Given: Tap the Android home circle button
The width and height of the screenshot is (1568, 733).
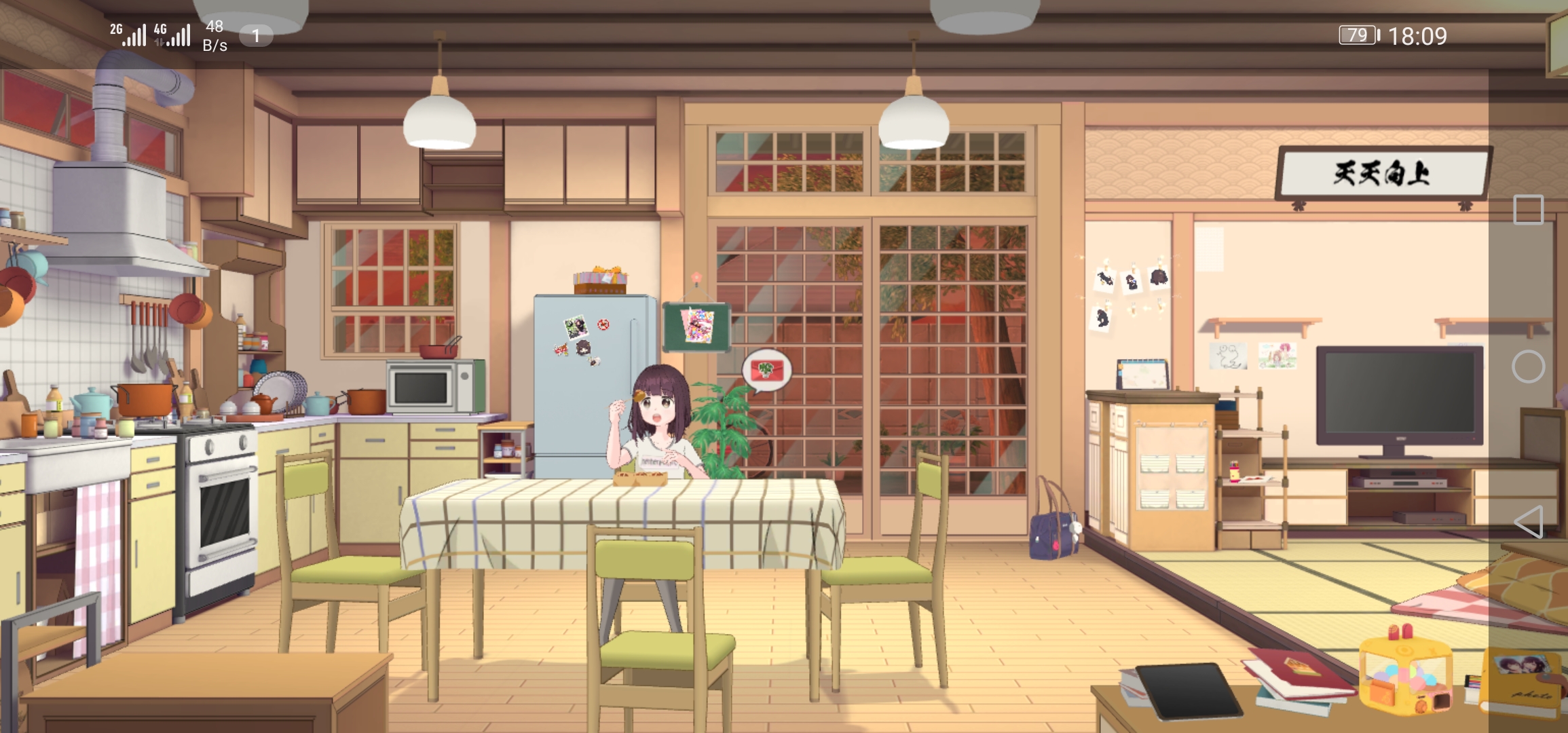Looking at the screenshot, I should (x=1528, y=367).
